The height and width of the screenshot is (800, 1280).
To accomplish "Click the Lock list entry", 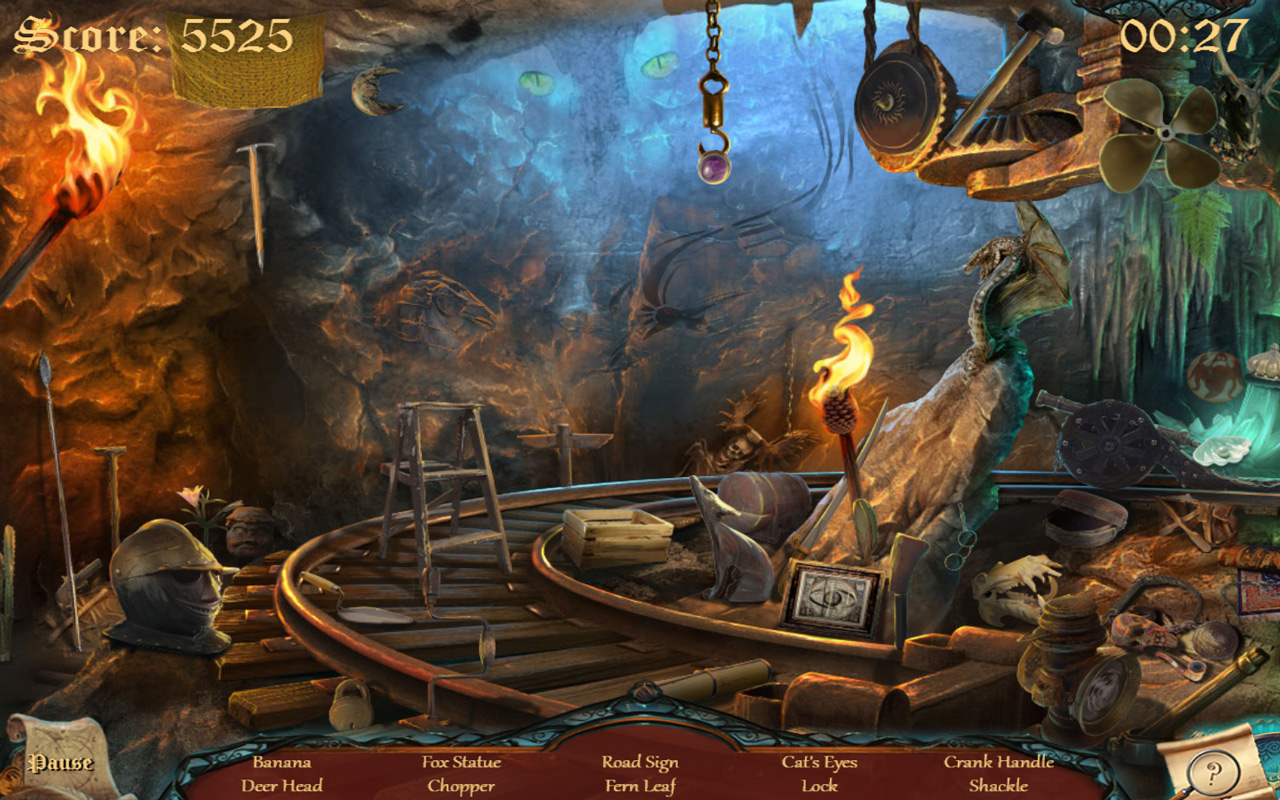I will coord(819,786).
